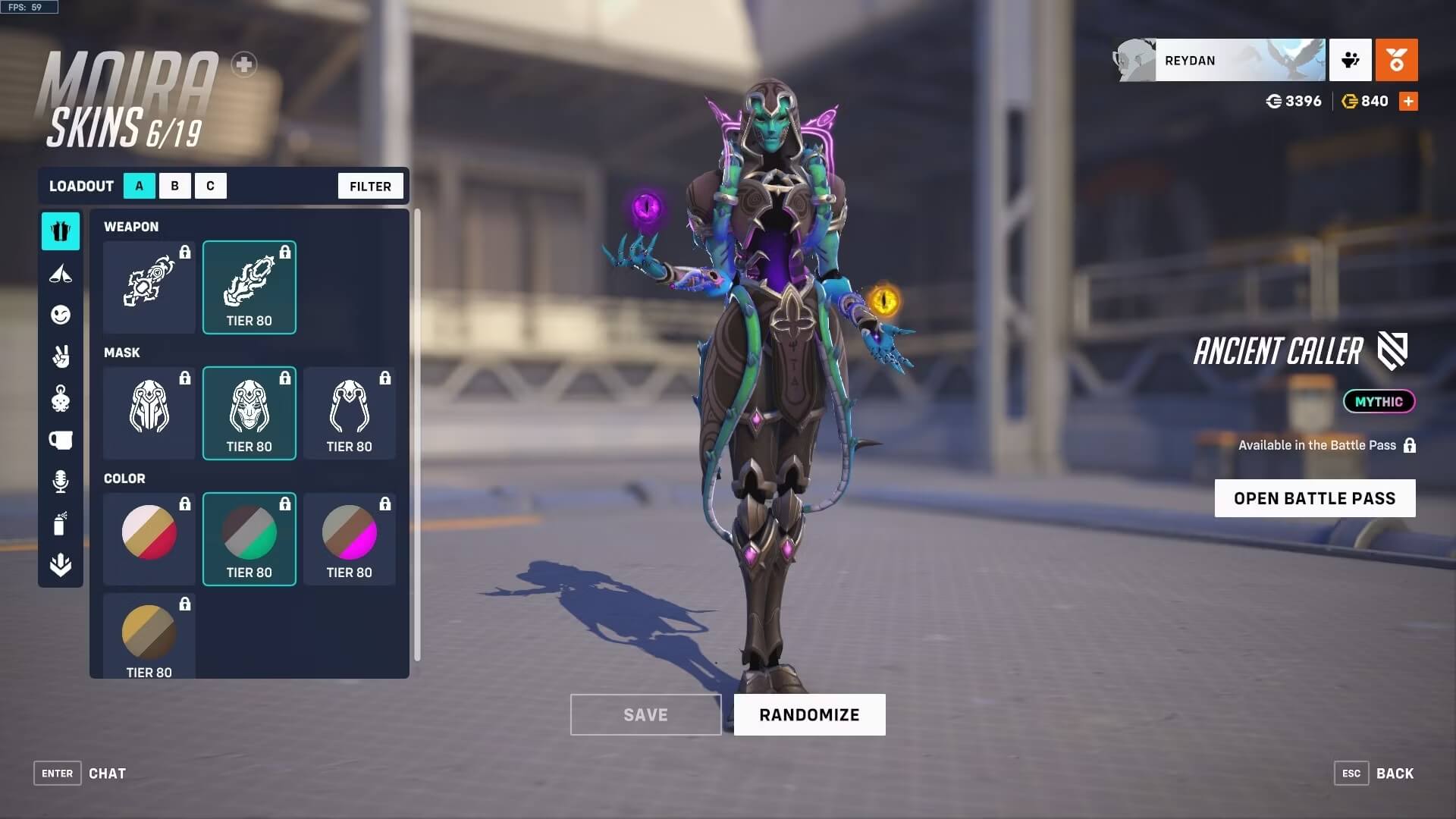The width and height of the screenshot is (1456, 819).
Task: Open the voice lines microphone category
Action: click(x=61, y=482)
